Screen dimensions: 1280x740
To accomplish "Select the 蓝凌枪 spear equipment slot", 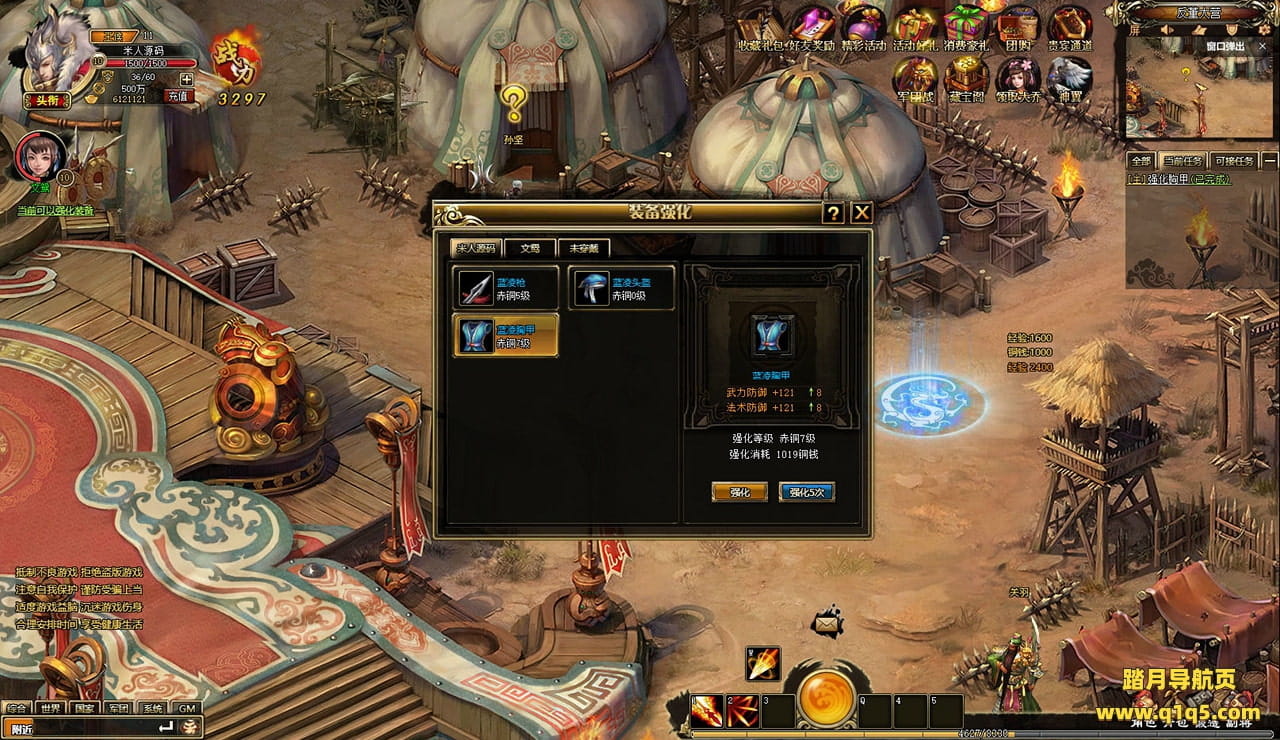I will click(505, 288).
